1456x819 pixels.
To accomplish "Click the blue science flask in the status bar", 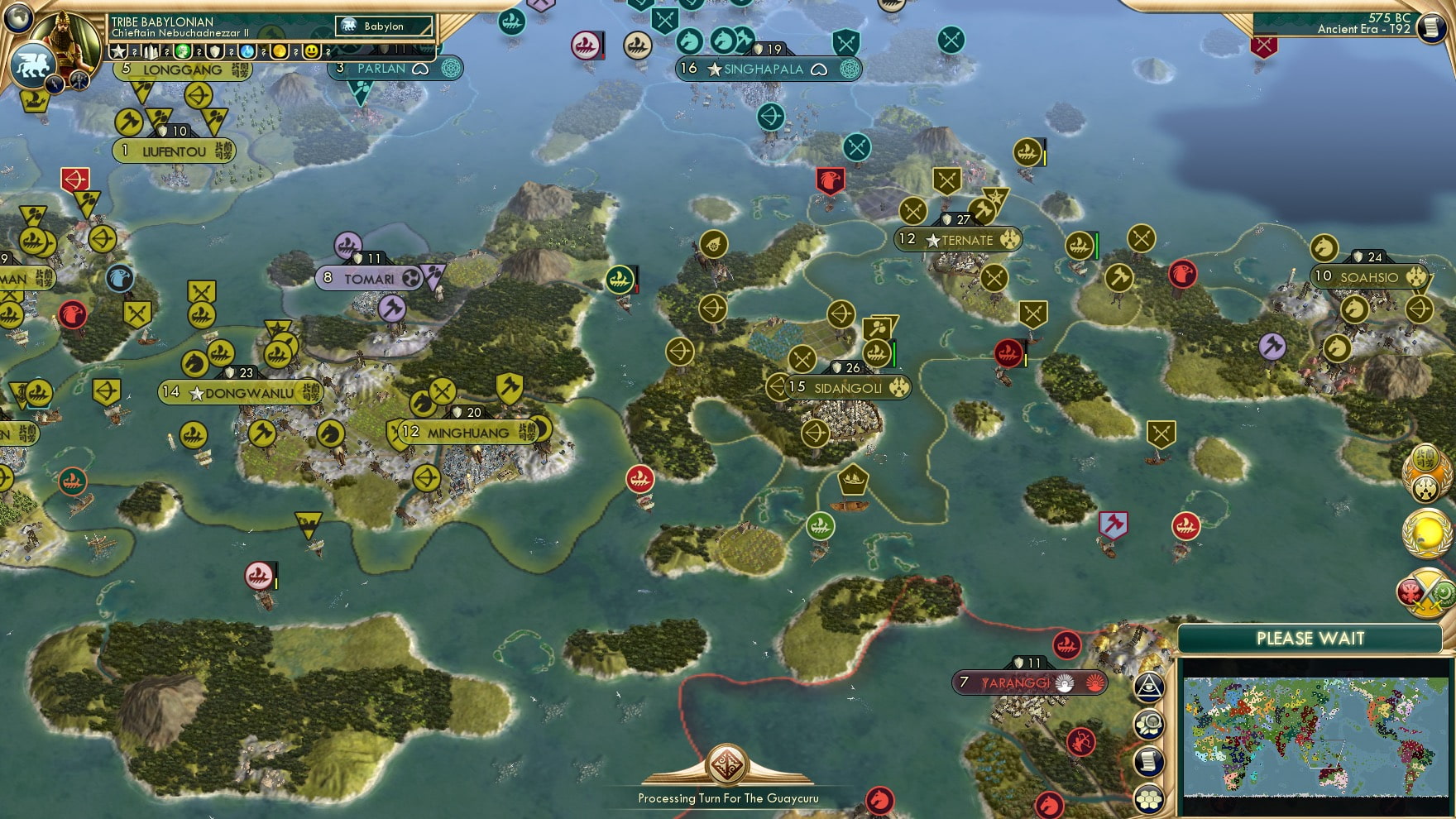I will coord(247,51).
